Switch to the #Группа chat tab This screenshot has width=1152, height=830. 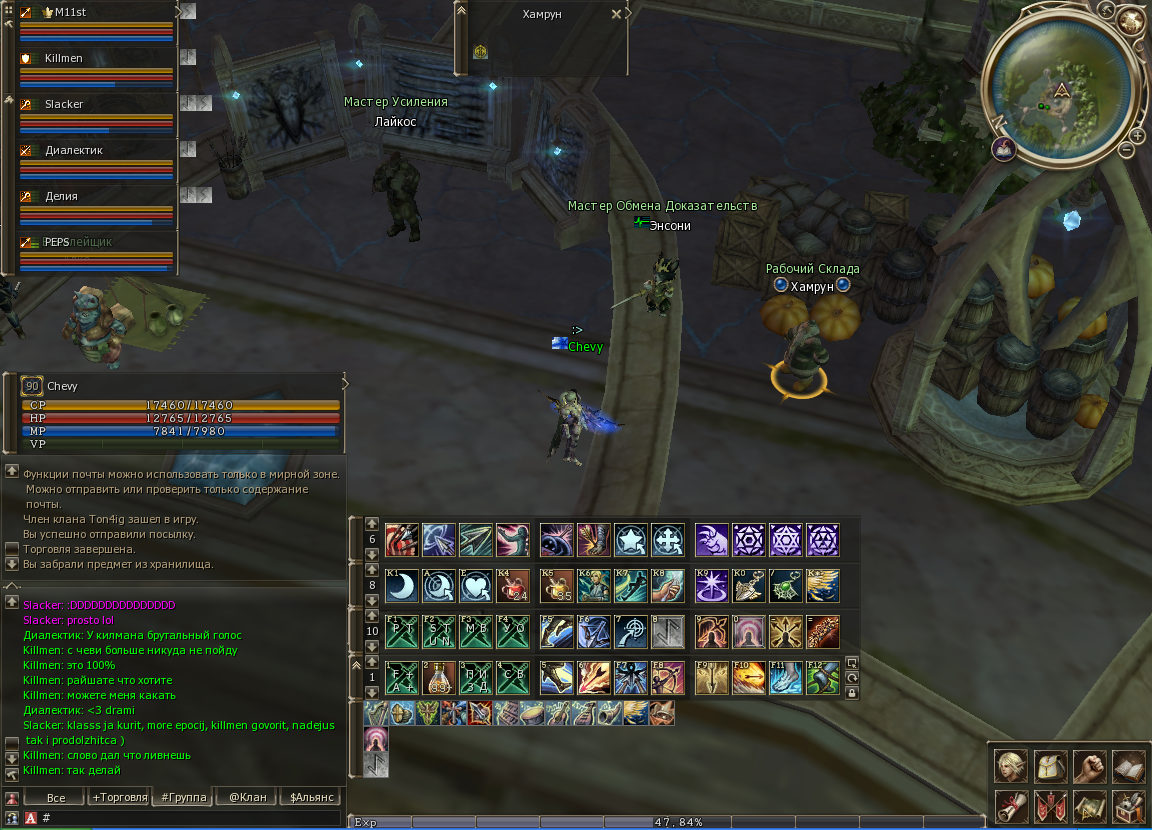click(x=182, y=797)
